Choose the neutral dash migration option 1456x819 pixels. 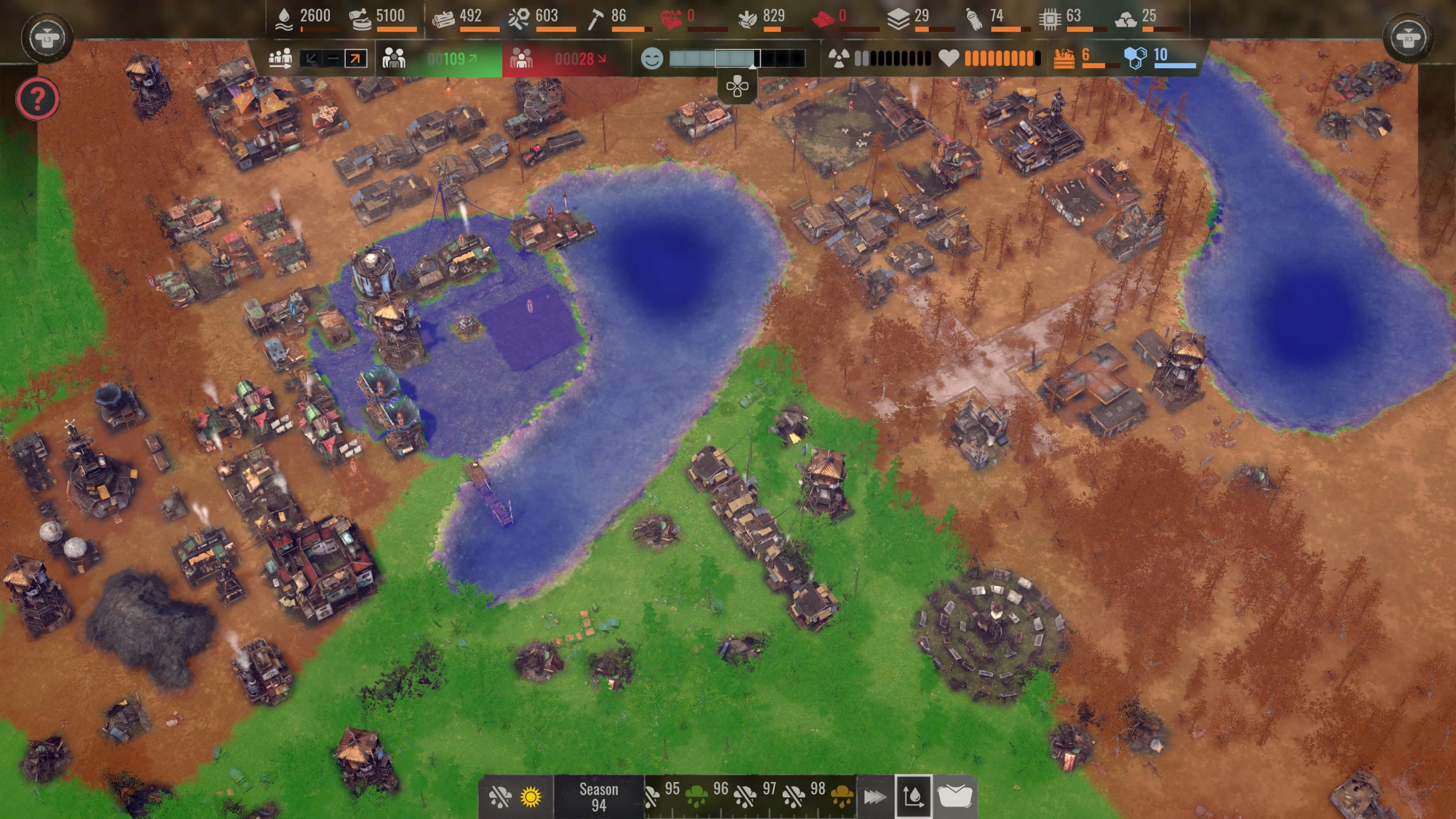[x=333, y=59]
